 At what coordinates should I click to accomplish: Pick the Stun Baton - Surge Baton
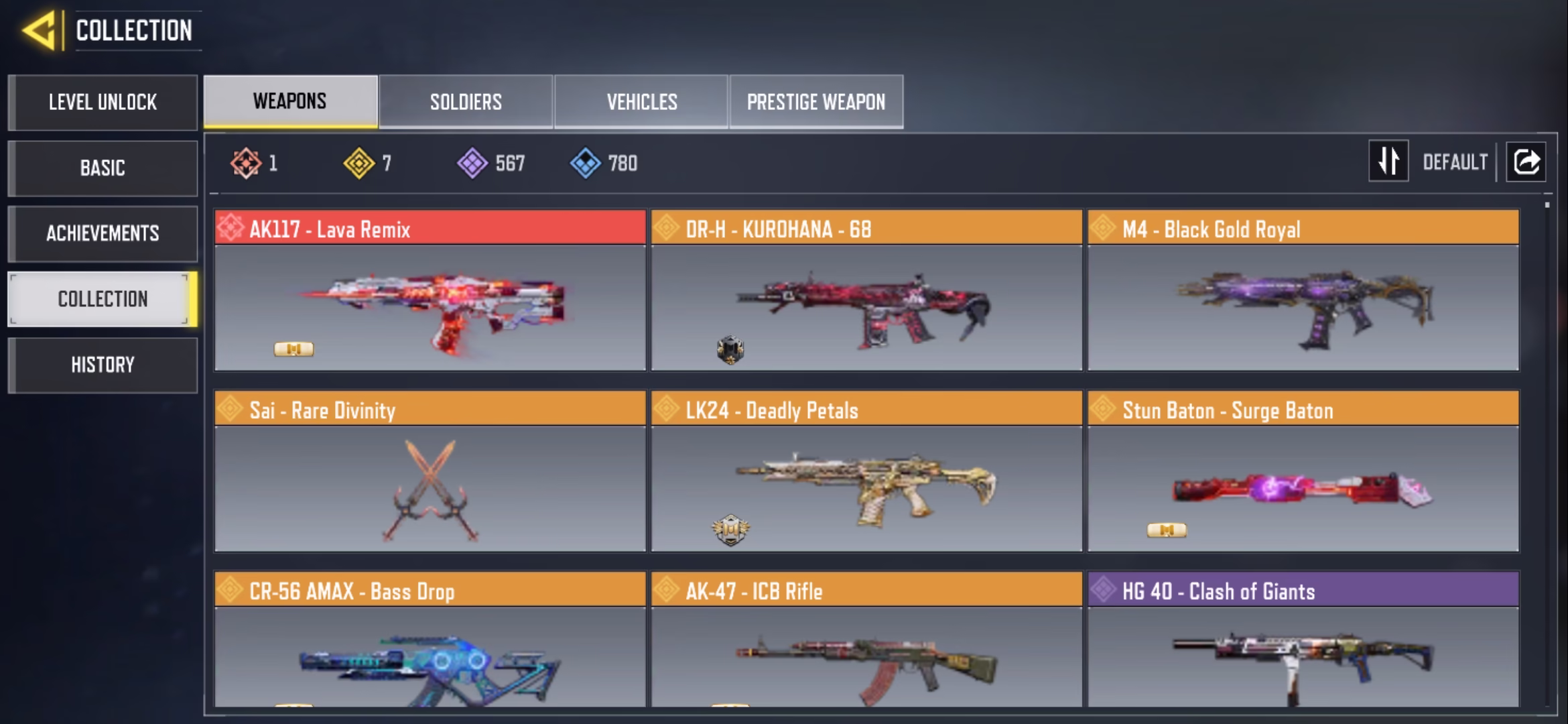click(1303, 471)
